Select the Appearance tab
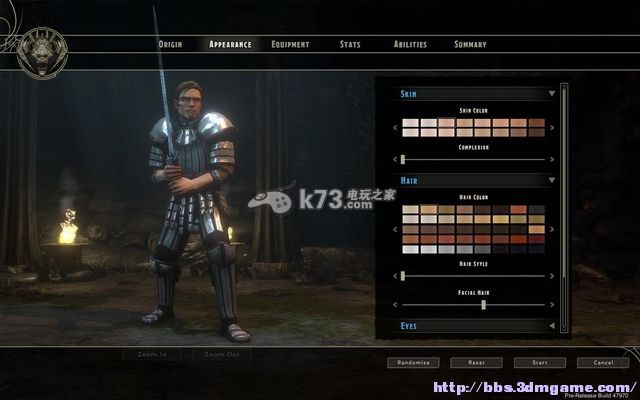Image resolution: width=640 pixels, height=400 pixels. point(230,44)
